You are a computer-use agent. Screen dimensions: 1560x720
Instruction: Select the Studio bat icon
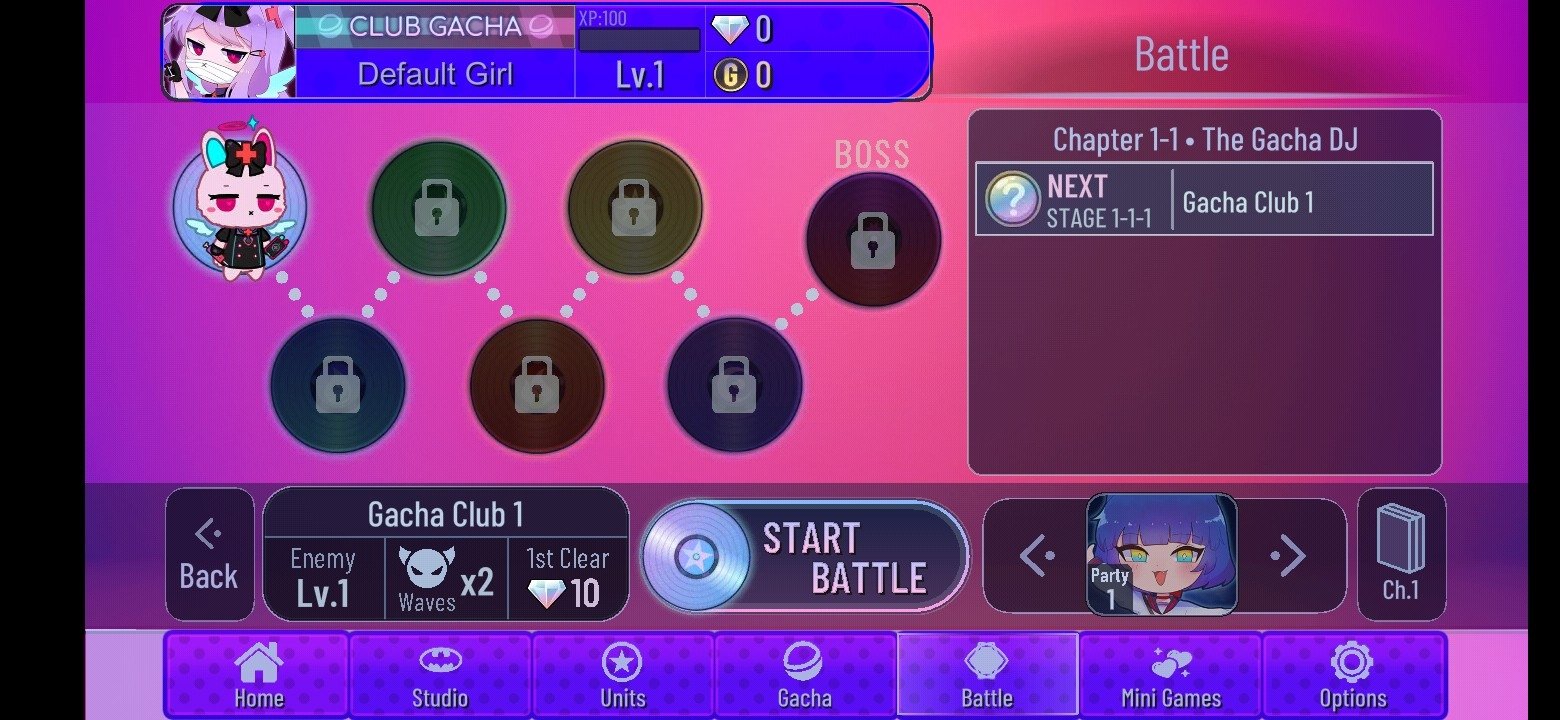[440, 661]
